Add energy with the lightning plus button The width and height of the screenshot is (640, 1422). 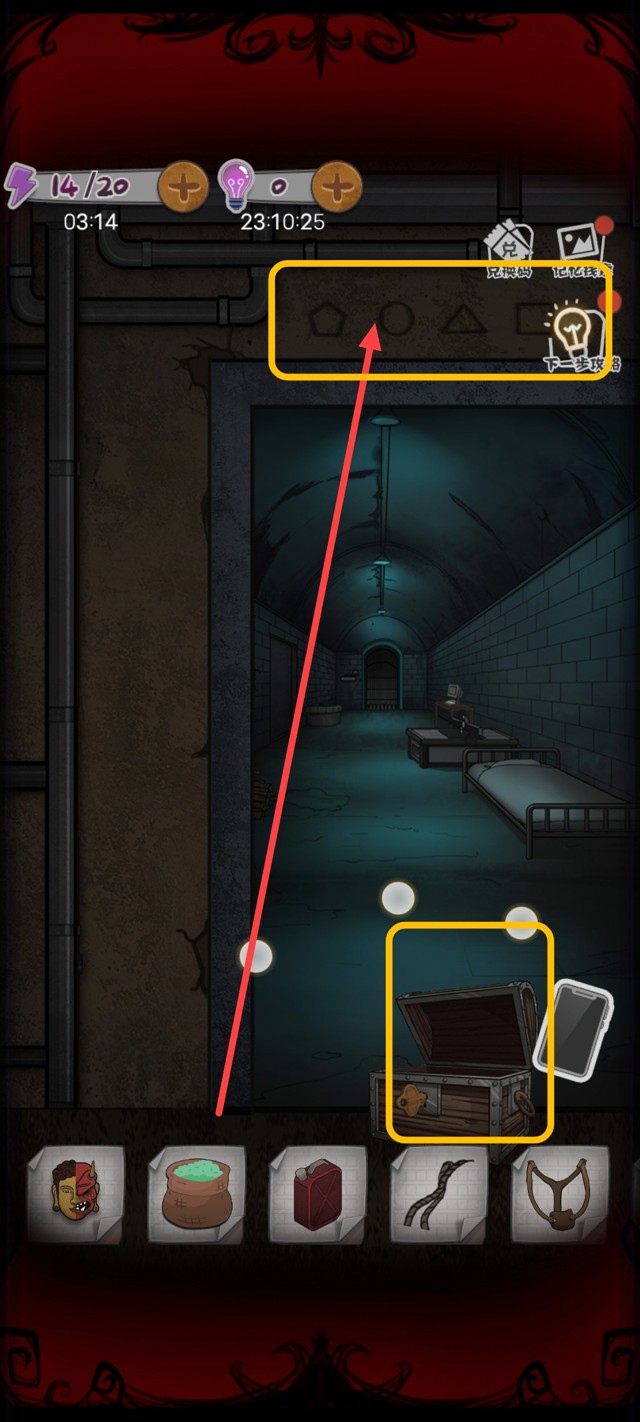coord(183,186)
